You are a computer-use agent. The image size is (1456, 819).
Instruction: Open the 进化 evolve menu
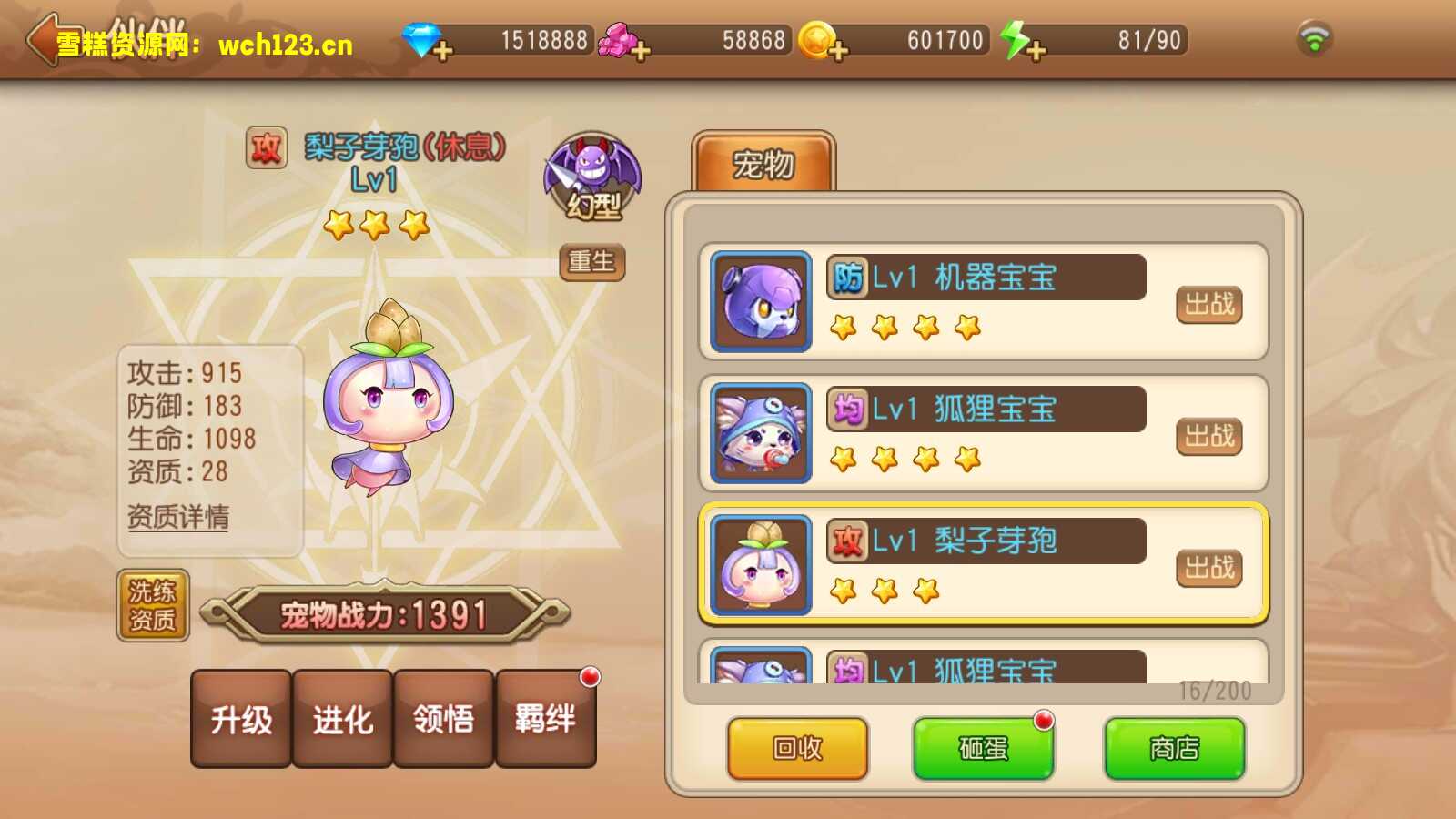click(343, 719)
